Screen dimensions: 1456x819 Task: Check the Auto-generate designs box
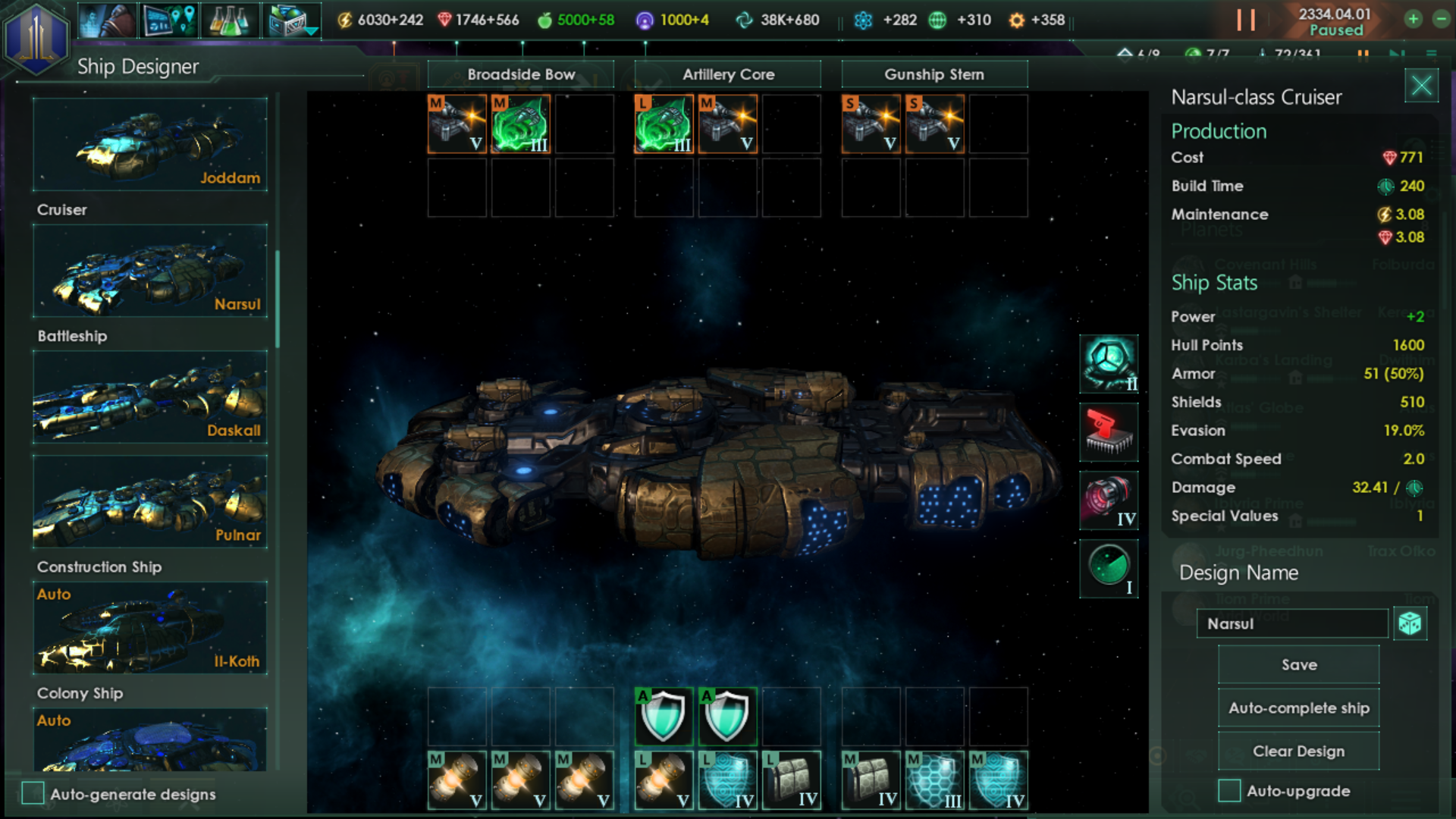point(32,794)
